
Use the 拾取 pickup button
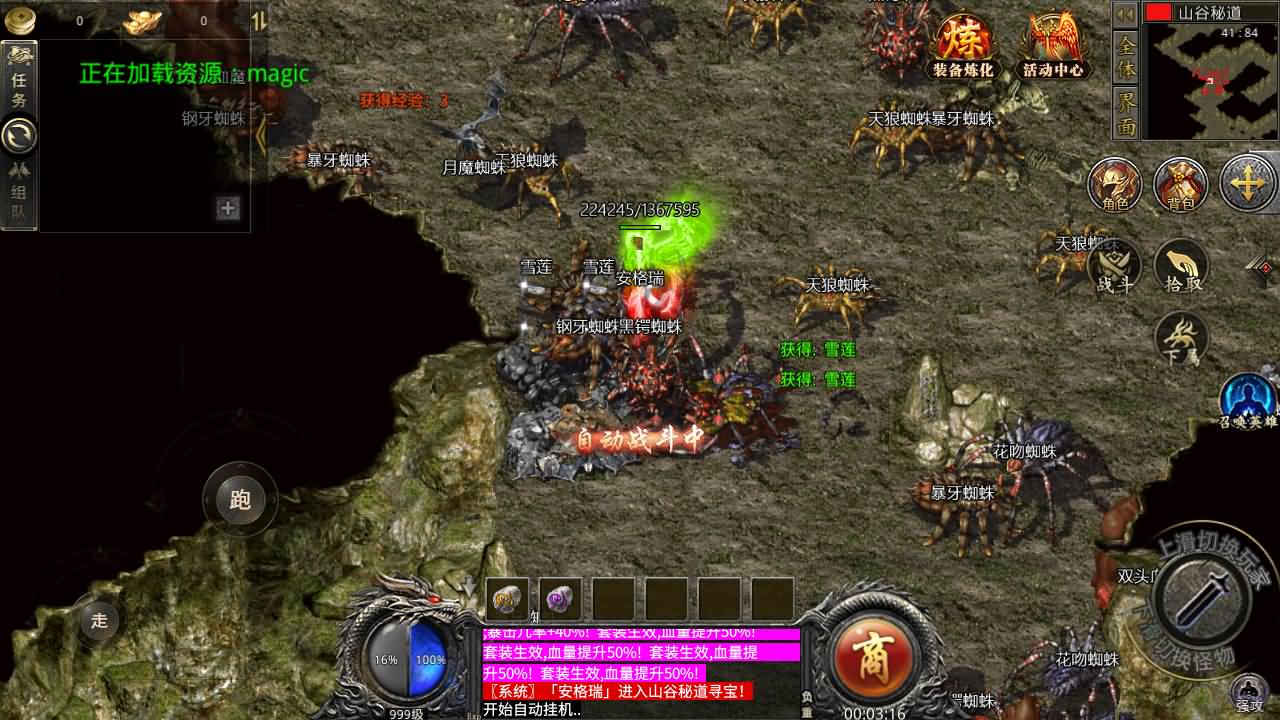[1181, 267]
